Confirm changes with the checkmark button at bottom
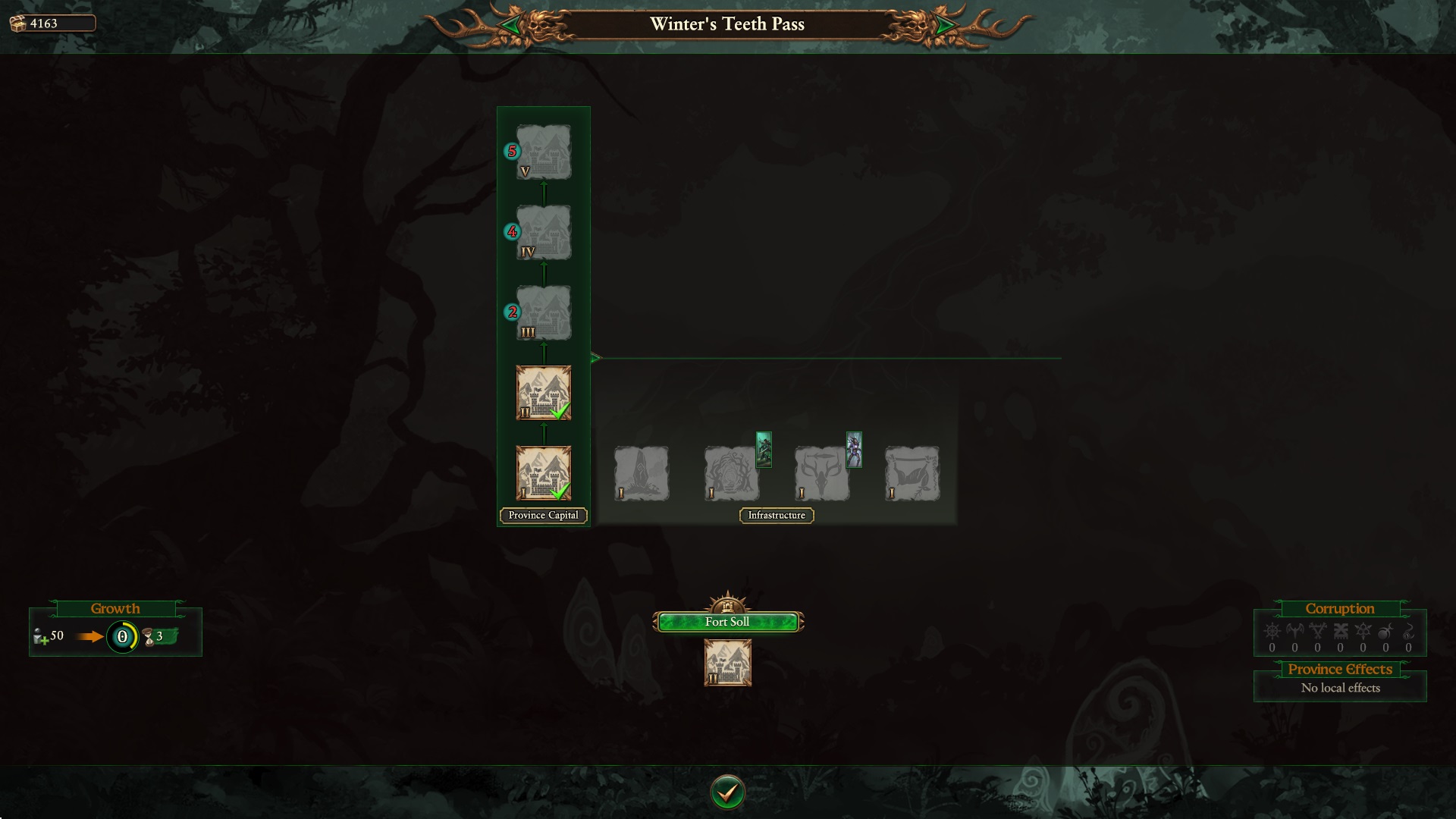1456x819 pixels. 727,791
